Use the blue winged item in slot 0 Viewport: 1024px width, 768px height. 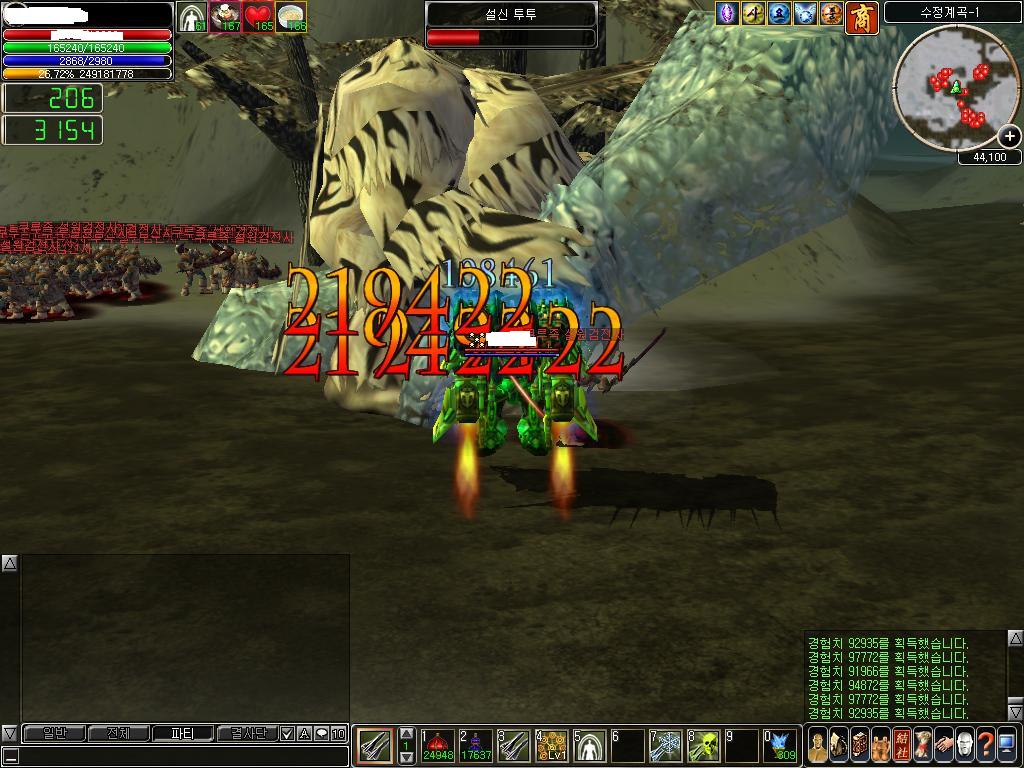(x=781, y=745)
